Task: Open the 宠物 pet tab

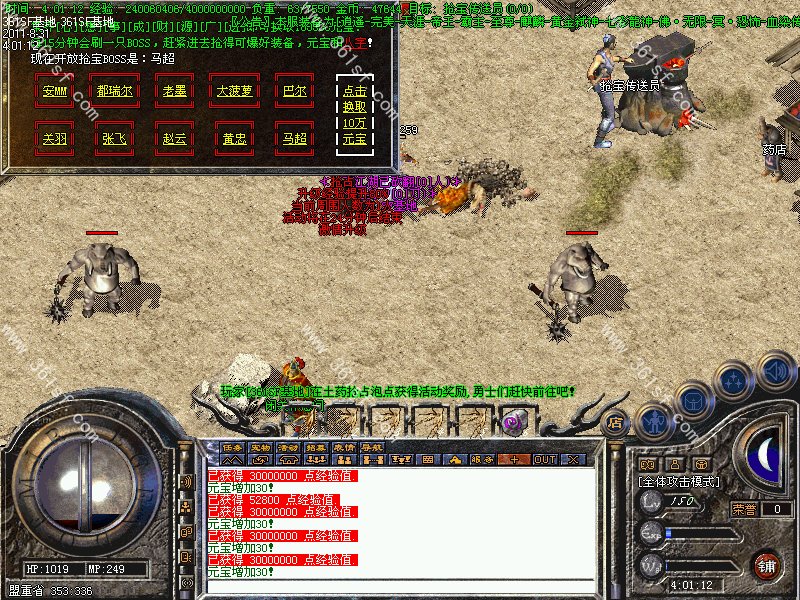Action: tap(260, 446)
